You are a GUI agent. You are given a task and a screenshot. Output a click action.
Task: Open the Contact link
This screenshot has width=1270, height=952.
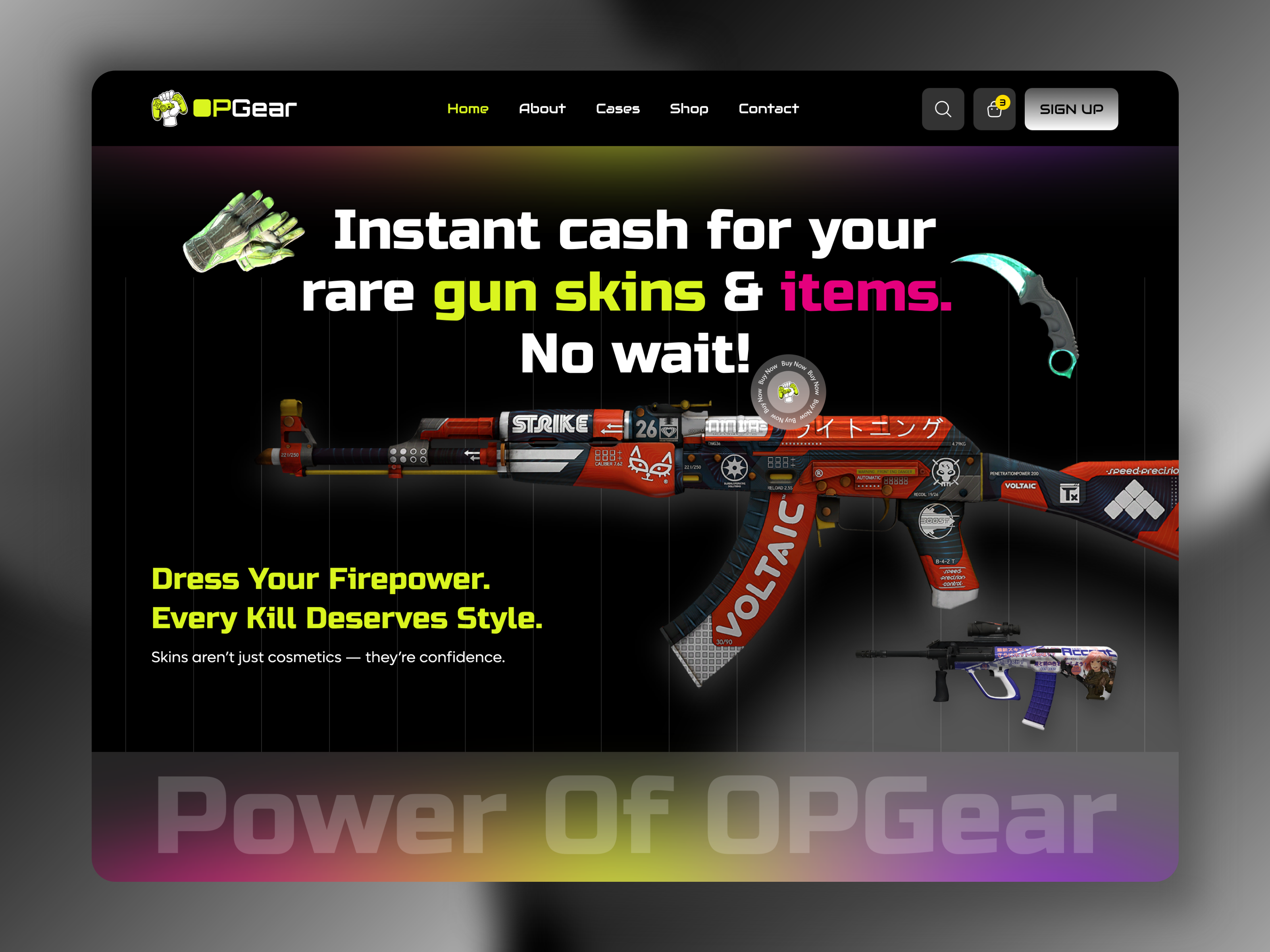(768, 108)
